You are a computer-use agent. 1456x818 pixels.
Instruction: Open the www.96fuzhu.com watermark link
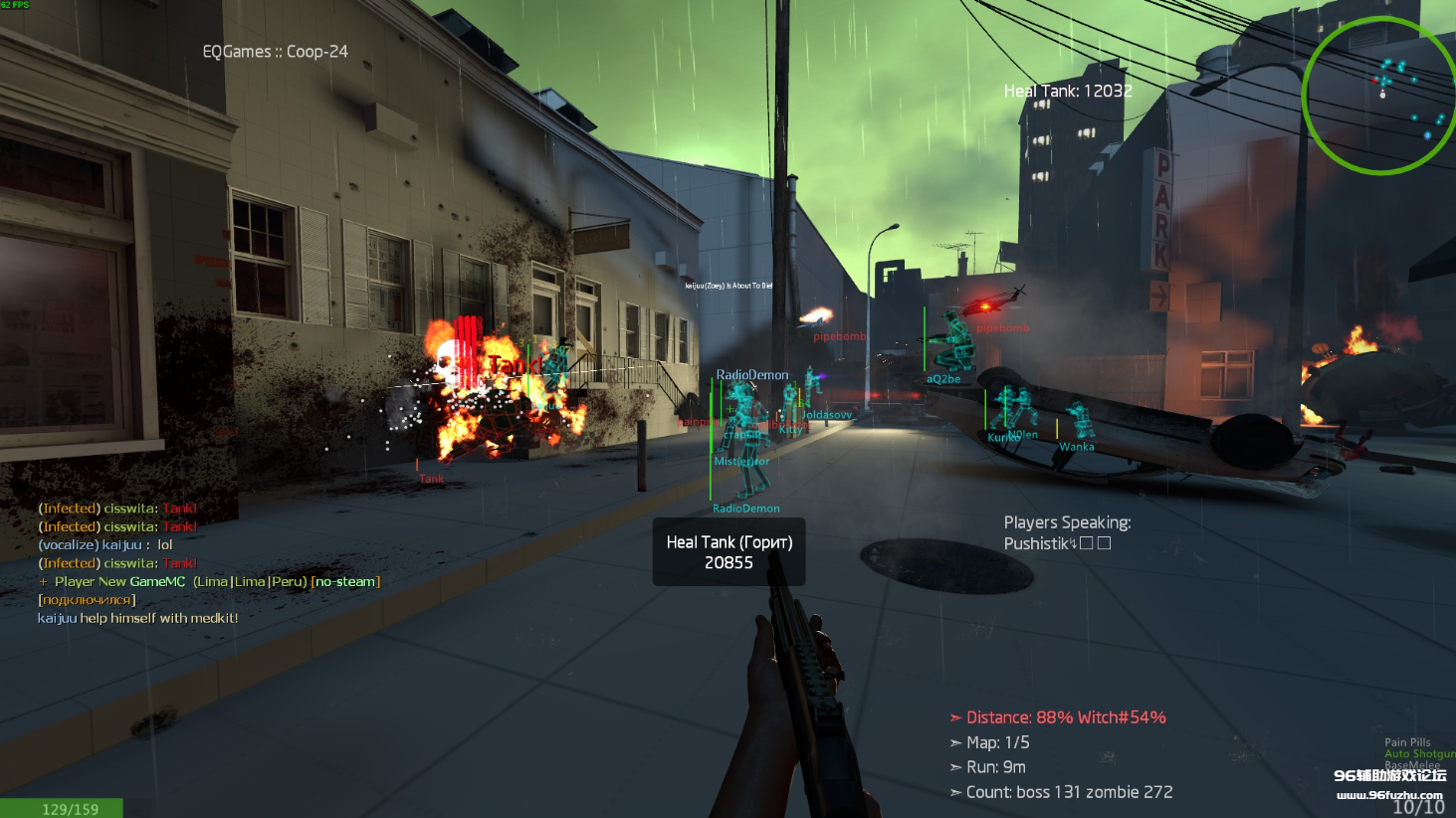pyautogui.click(x=1388, y=795)
